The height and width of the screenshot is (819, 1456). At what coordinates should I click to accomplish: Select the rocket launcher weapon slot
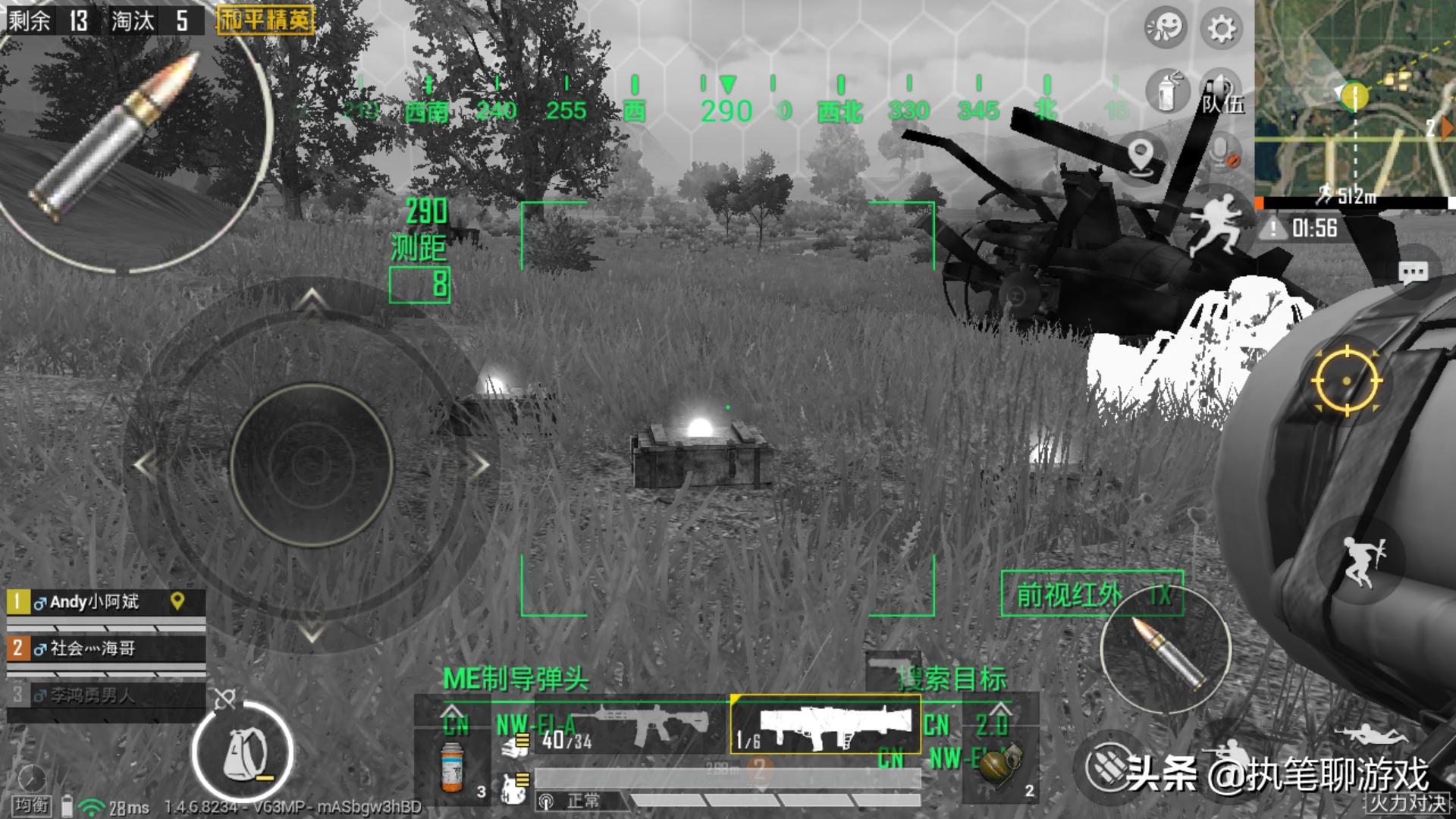825,724
